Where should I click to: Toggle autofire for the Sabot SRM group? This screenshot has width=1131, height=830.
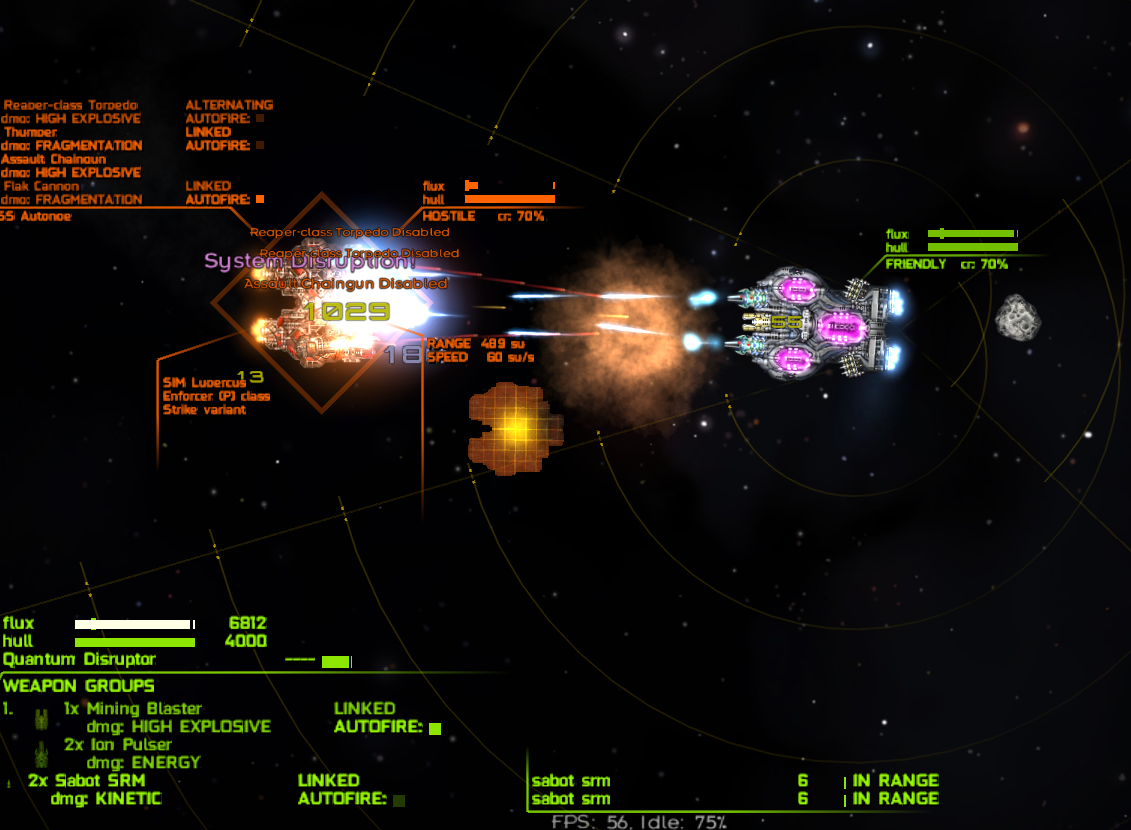click(399, 800)
